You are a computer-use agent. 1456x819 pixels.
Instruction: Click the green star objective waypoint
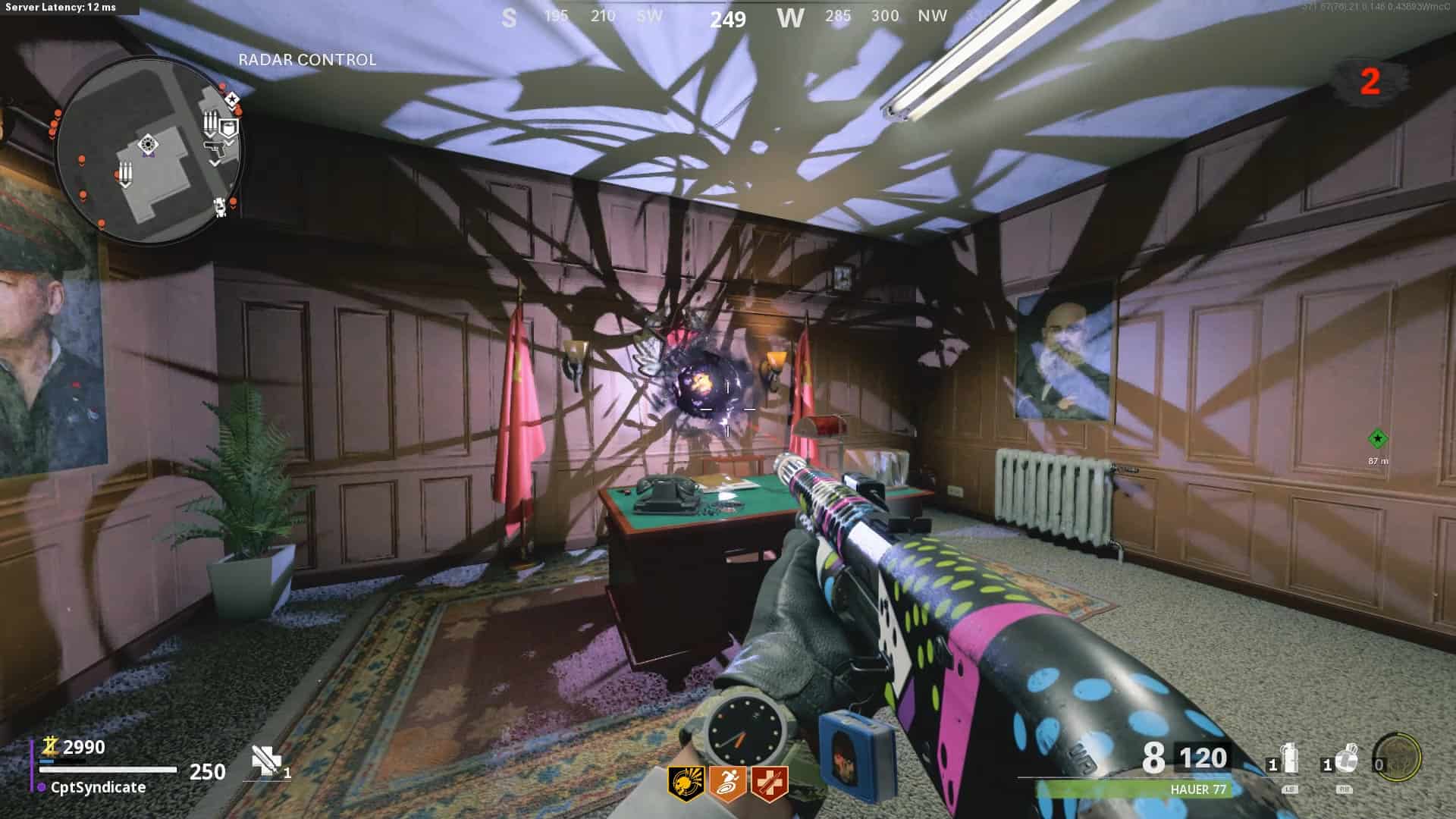(1378, 438)
